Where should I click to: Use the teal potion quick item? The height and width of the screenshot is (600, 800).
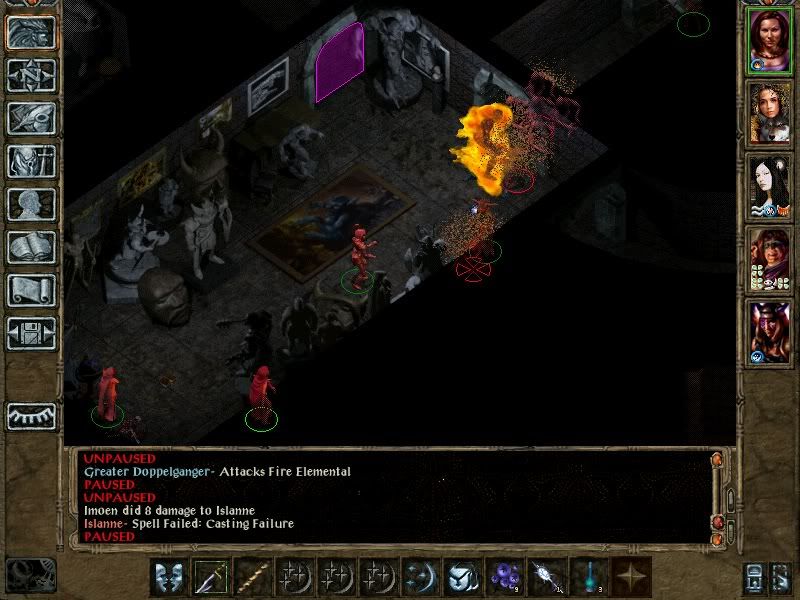pyautogui.click(x=589, y=577)
